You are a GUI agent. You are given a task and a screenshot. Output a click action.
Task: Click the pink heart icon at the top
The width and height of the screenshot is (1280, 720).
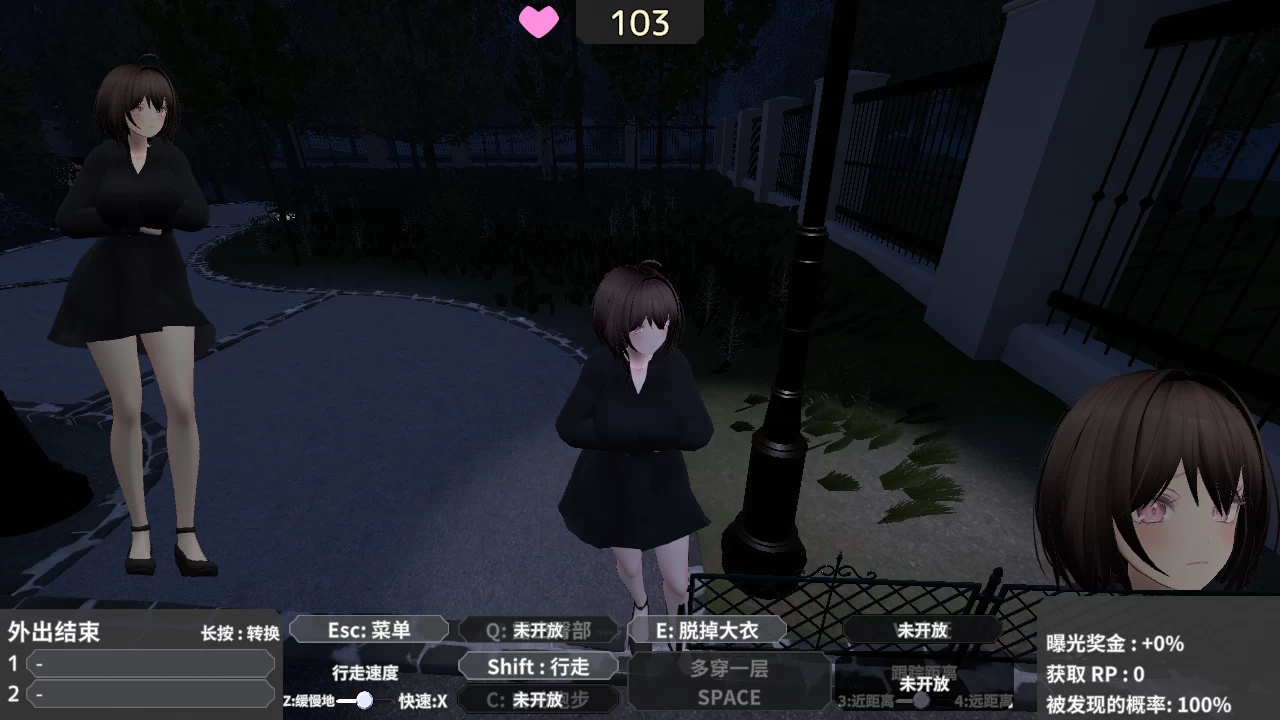coord(538,22)
